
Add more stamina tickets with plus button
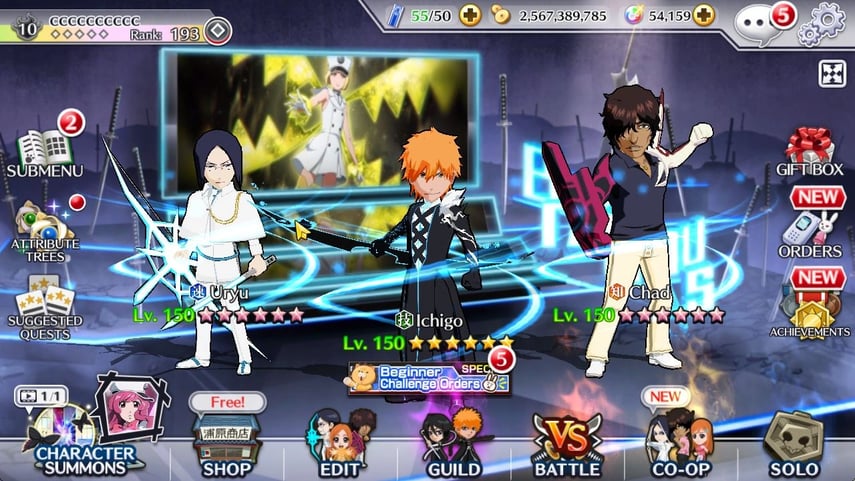[x=471, y=16]
